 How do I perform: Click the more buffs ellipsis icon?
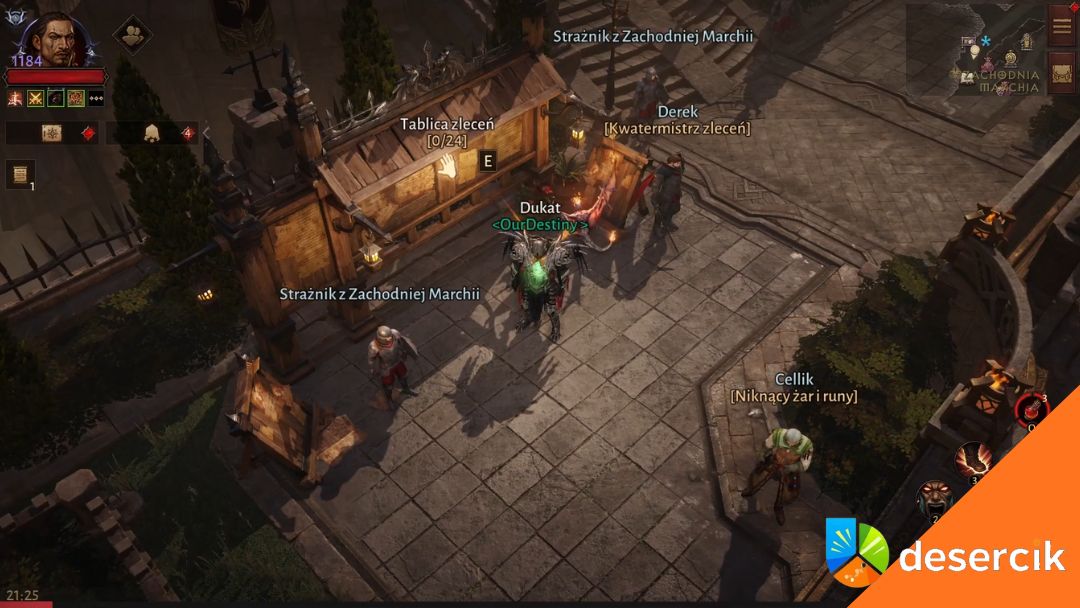96,98
